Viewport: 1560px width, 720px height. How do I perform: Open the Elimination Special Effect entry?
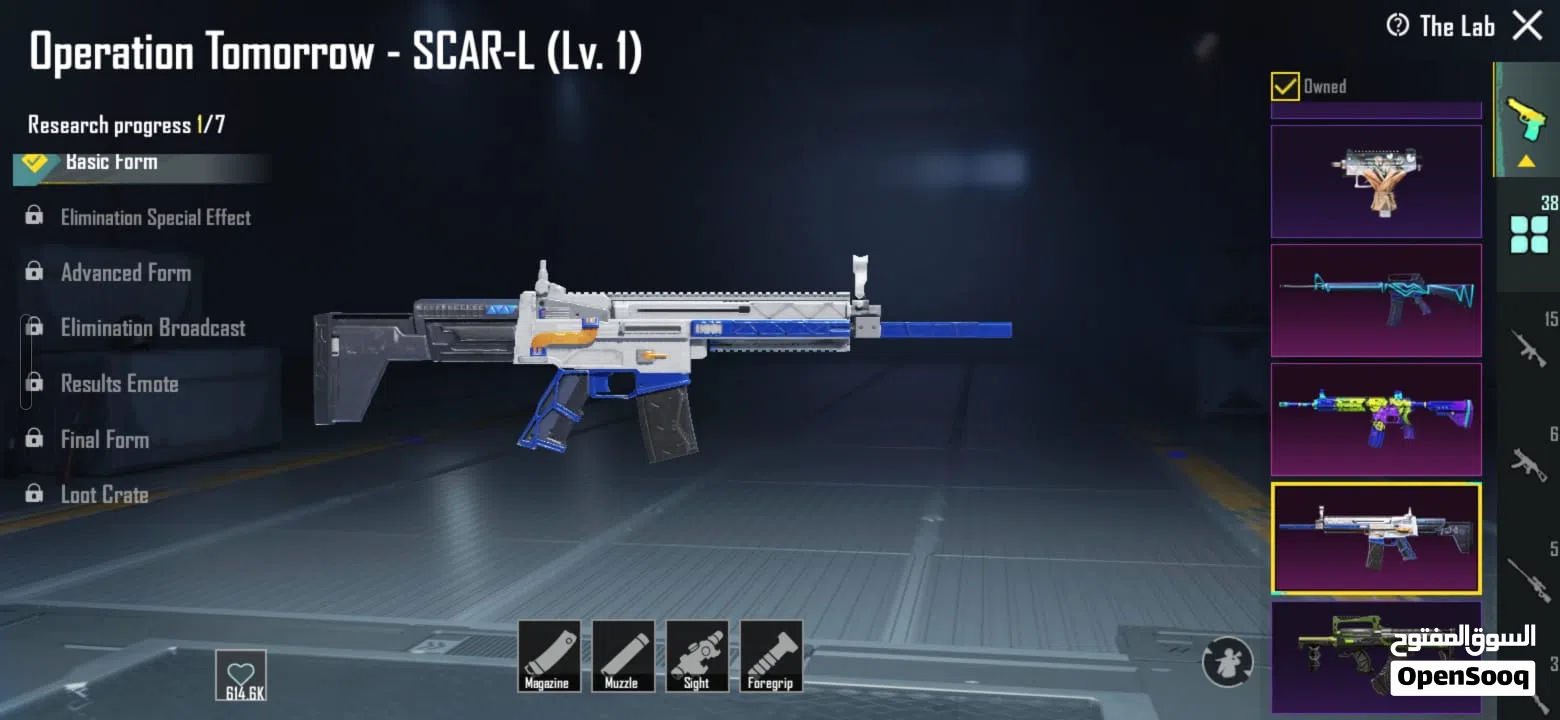(x=156, y=217)
